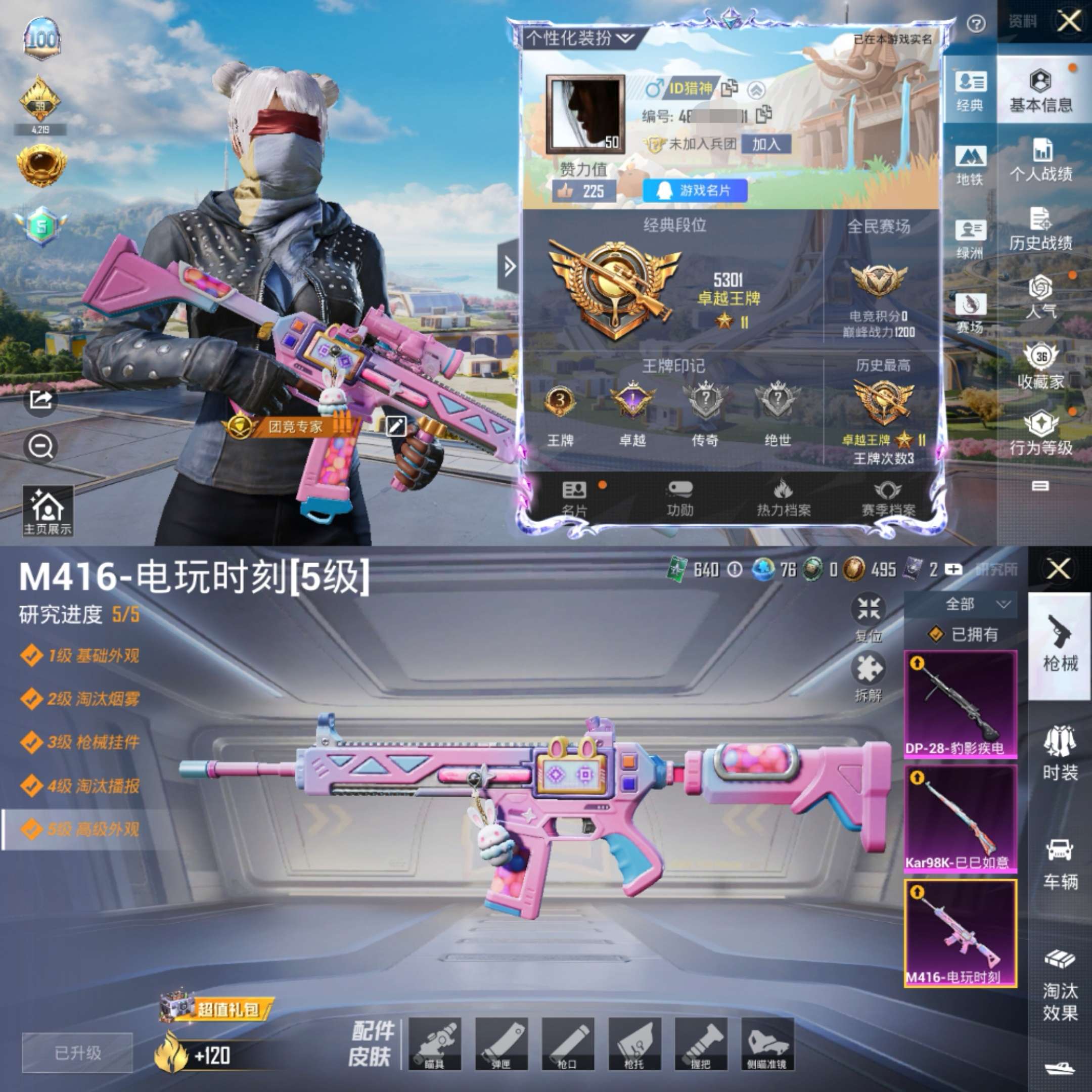
Task: Open the 热力档案 heat archive
Action: pos(784,498)
